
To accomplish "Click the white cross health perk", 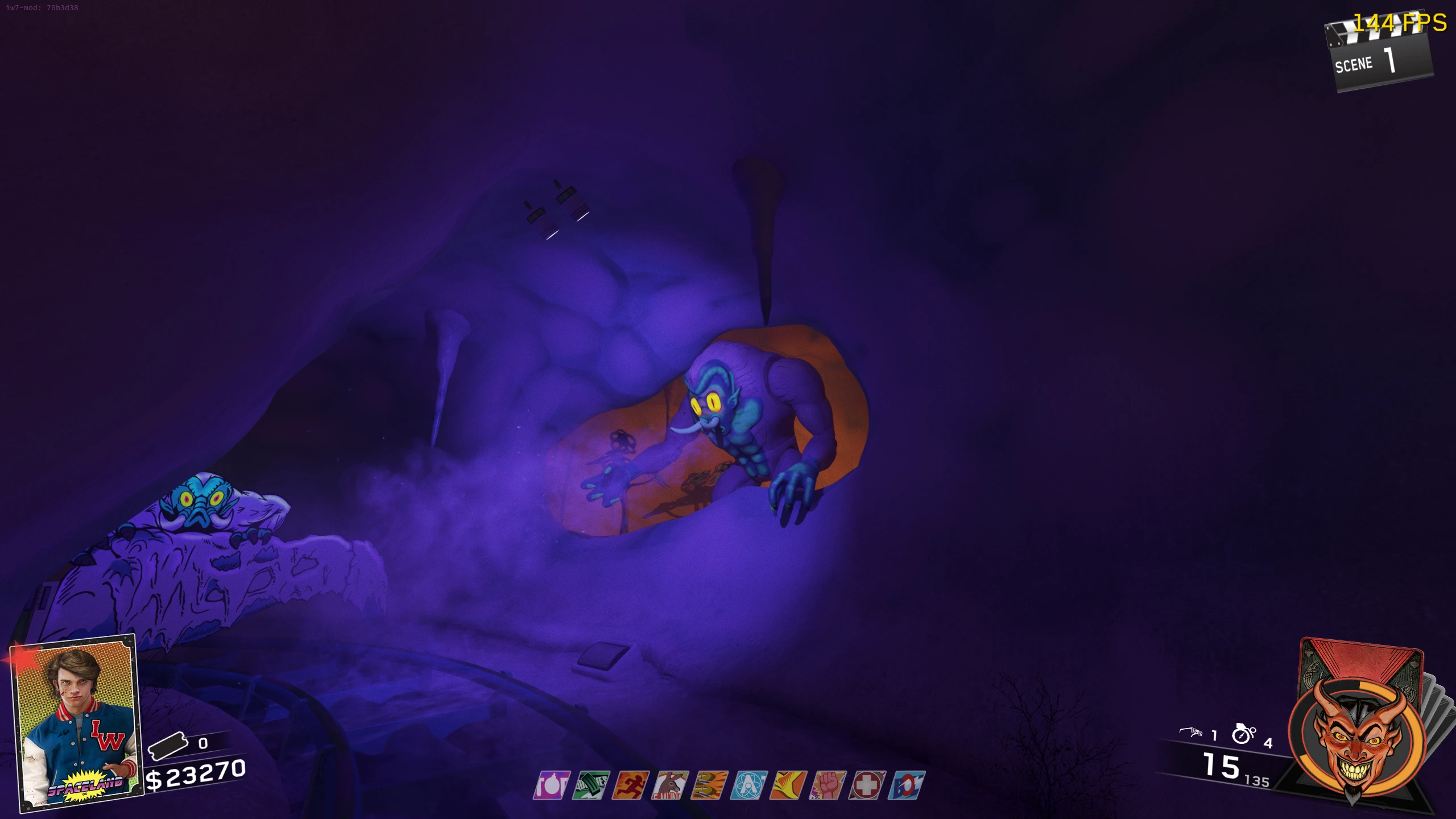I will tap(867, 785).
